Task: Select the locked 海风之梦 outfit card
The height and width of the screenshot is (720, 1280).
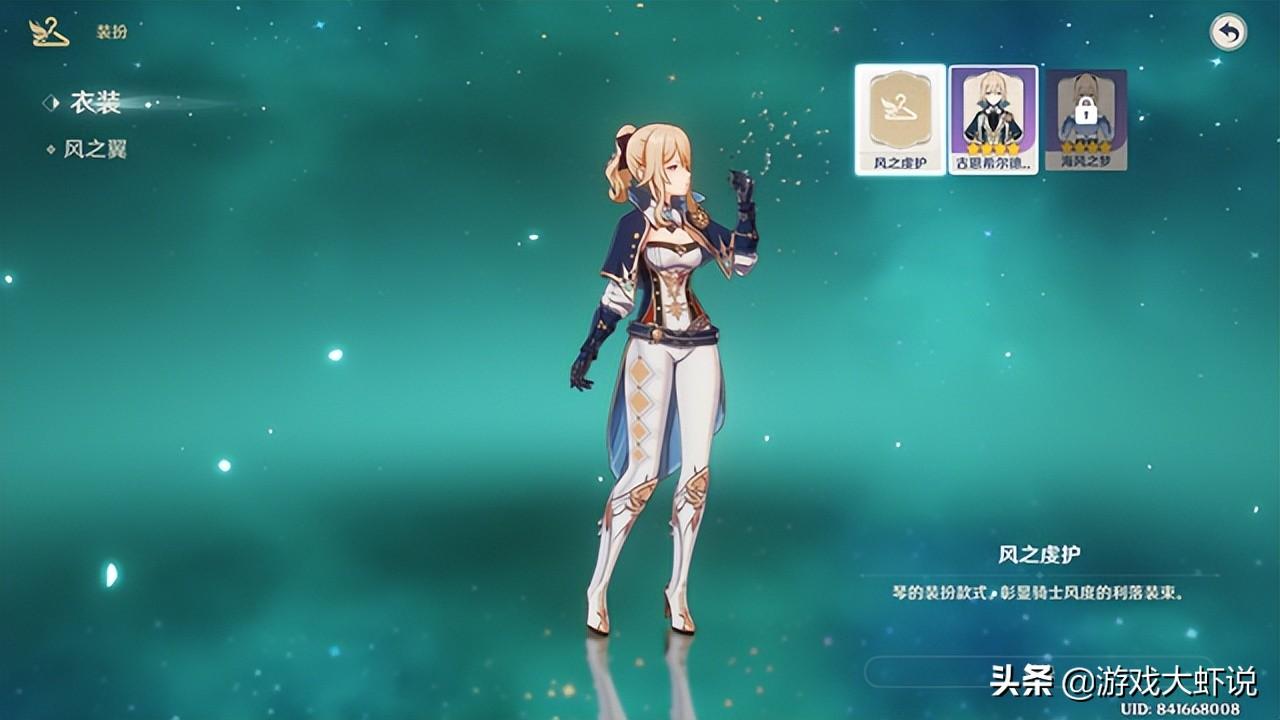Action: 1089,118
